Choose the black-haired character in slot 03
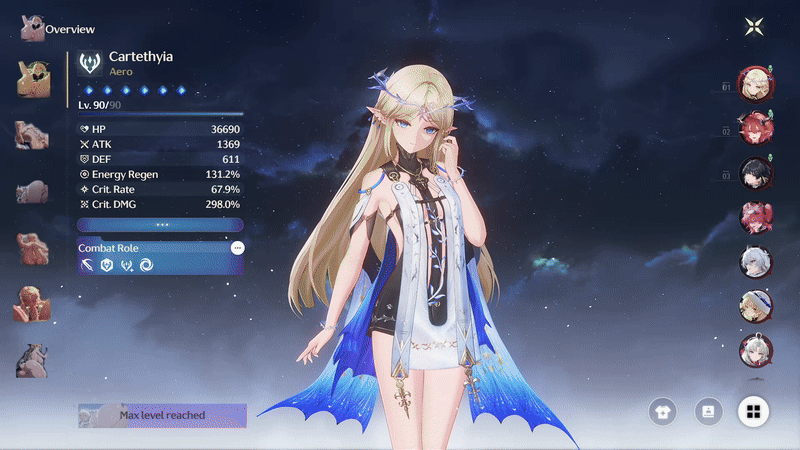This screenshot has height=450, width=800. pyautogui.click(x=754, y=173)
